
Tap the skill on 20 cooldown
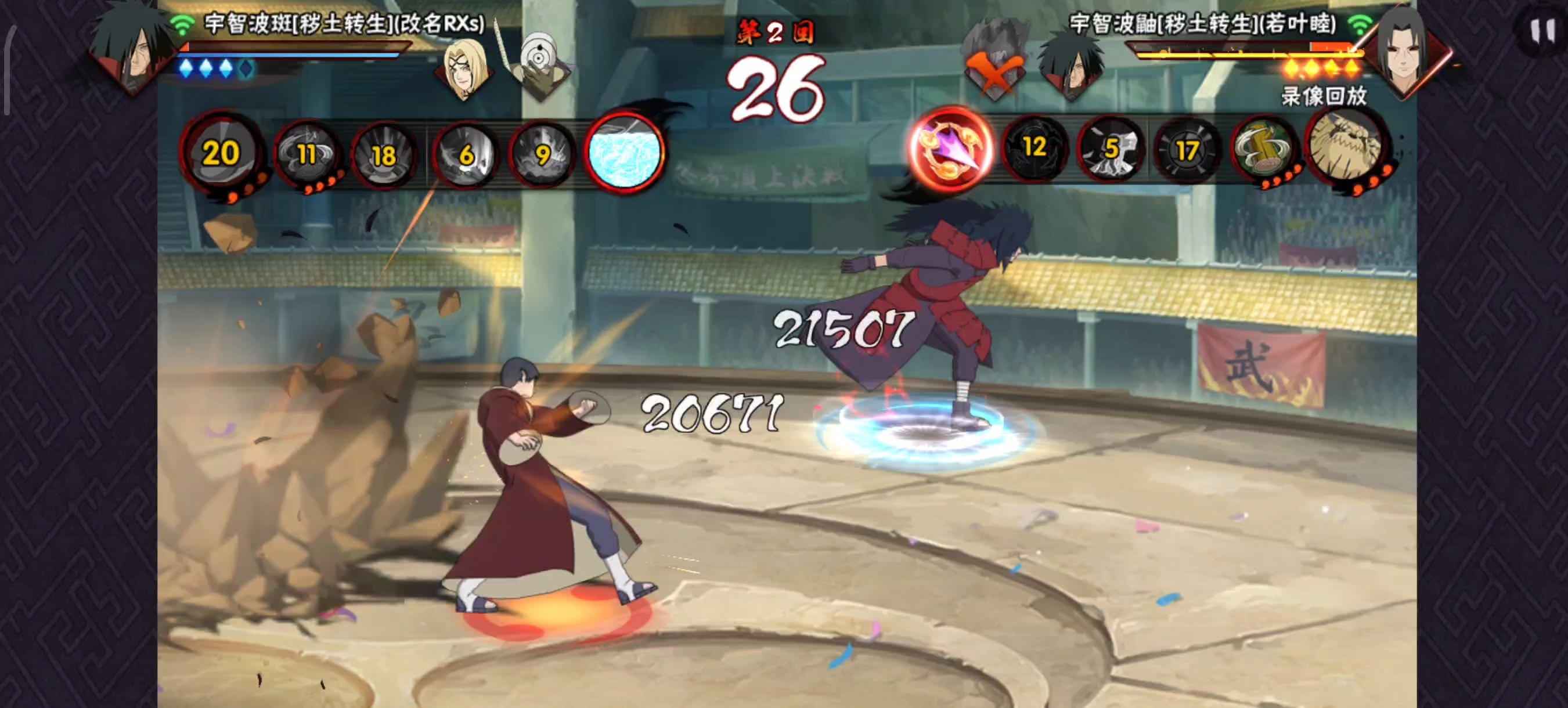(222, 153)
